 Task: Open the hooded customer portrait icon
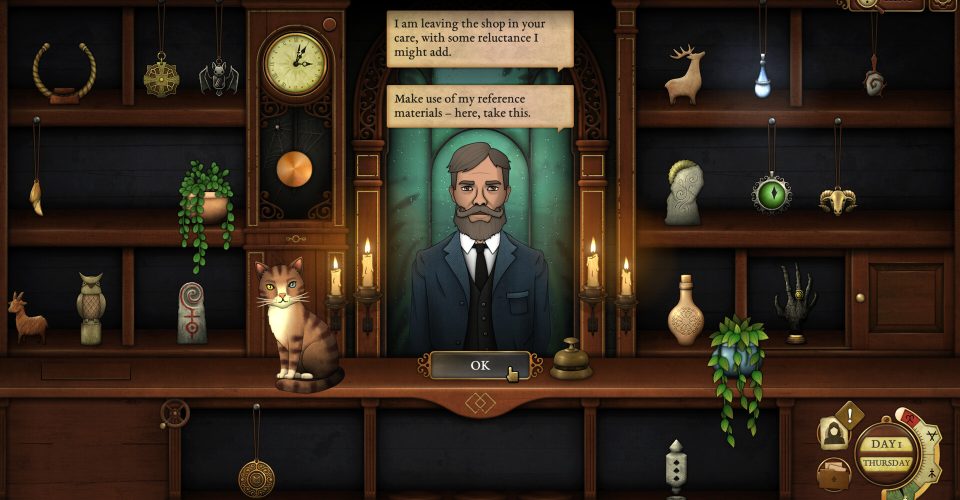[x=833, y=433]
